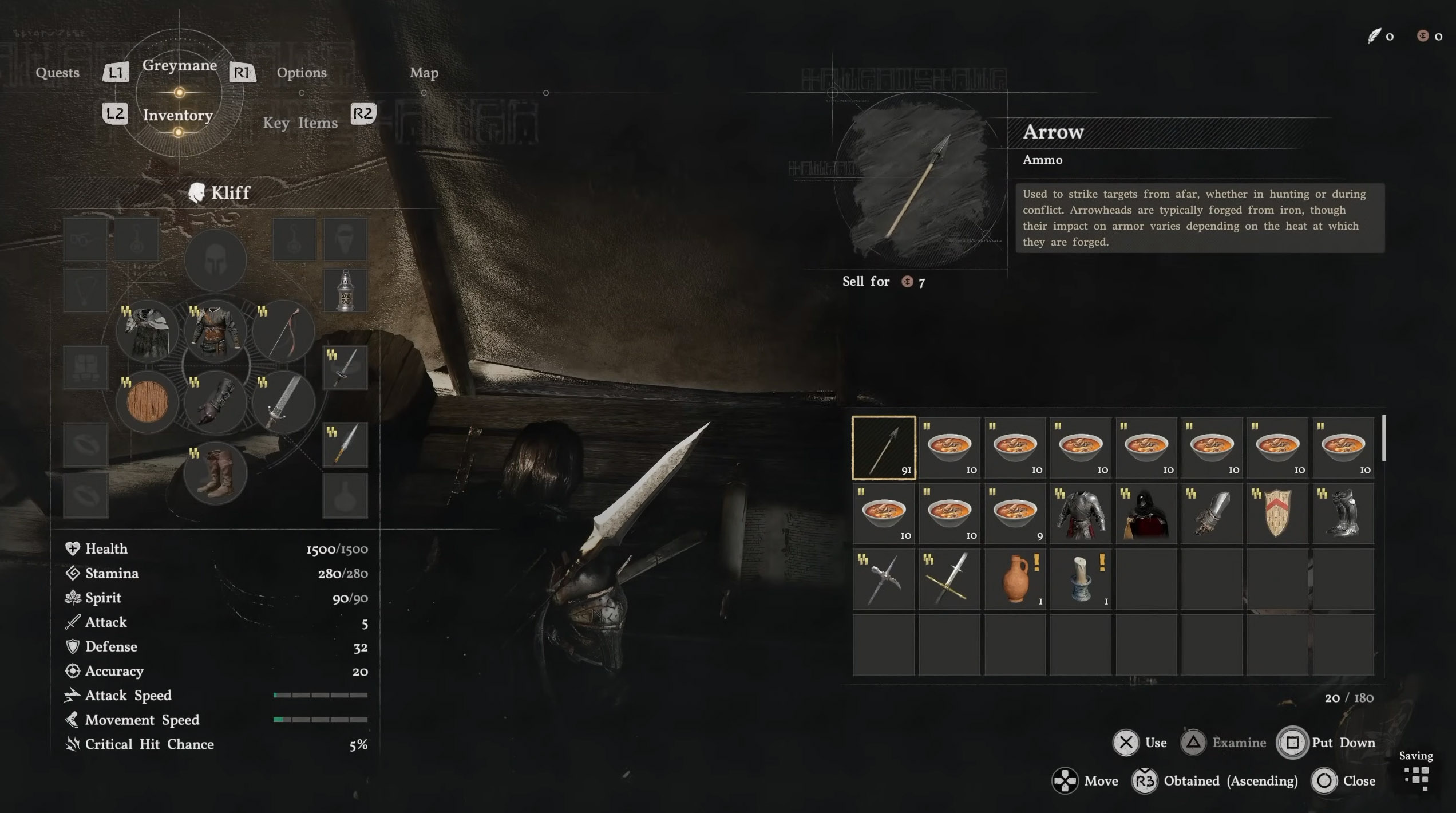
Task: Choose the equipped leather boots slot
Action: tap(215, 473)
